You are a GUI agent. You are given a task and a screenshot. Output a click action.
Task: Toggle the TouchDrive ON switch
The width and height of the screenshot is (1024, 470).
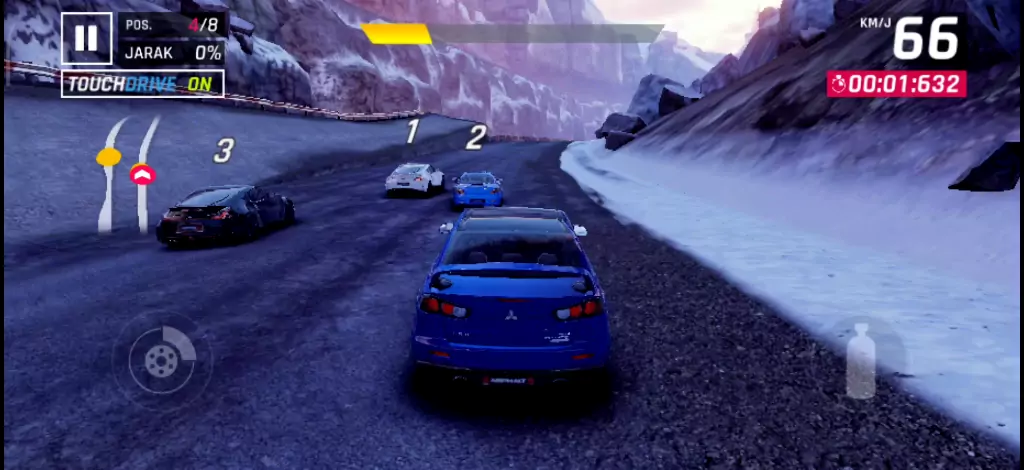point(142,84)
